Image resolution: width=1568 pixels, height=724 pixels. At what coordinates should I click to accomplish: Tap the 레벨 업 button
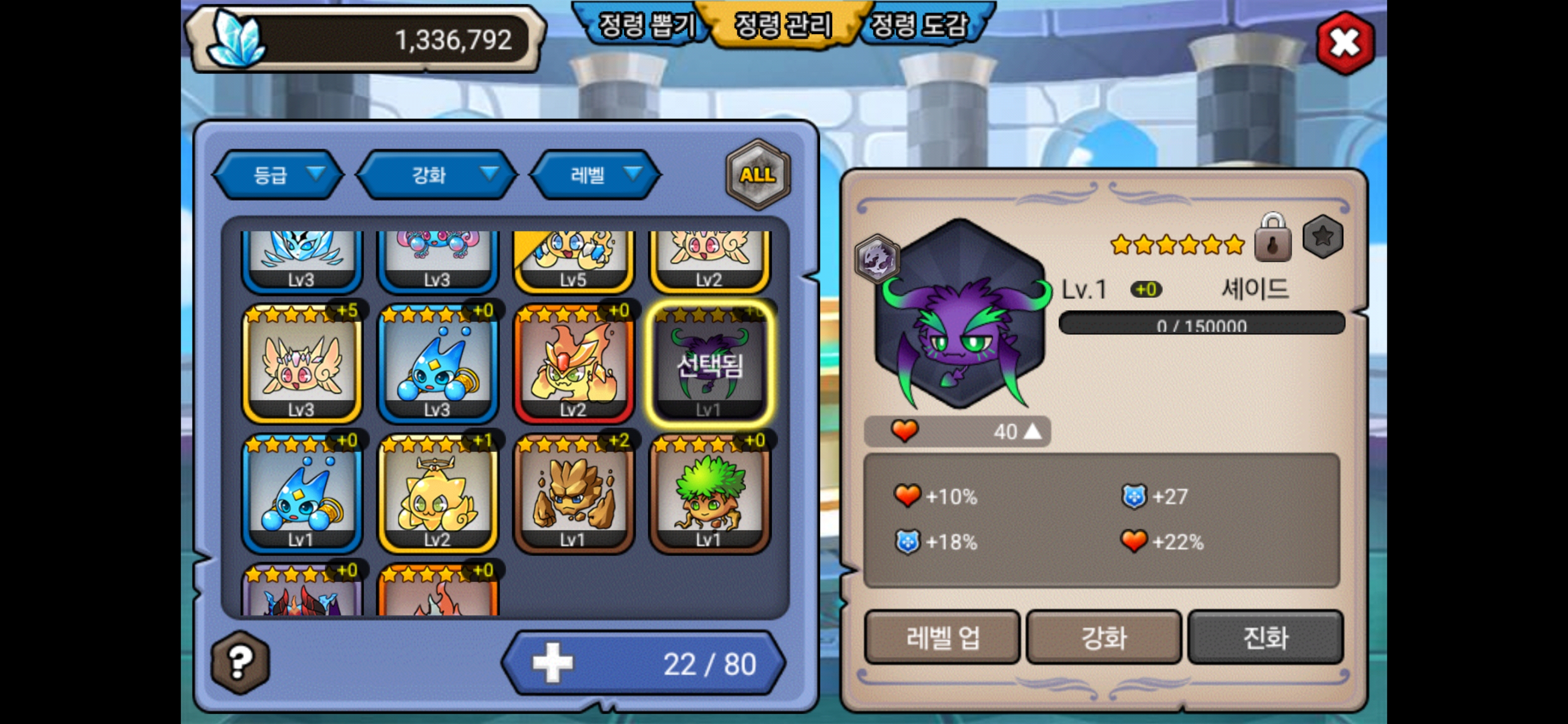tap(942, 638)
